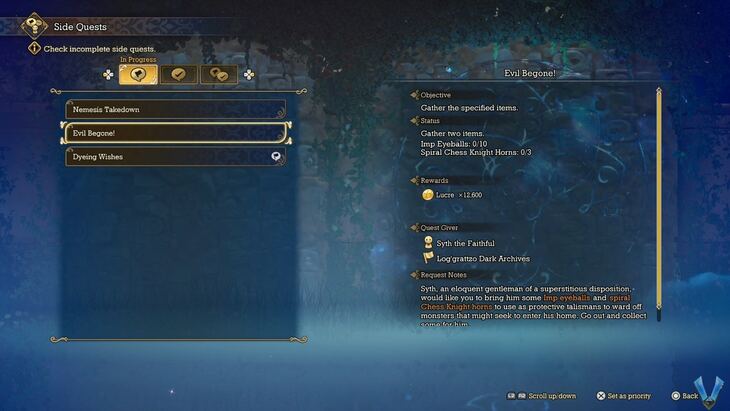Open the all quests tab with double bubbles
730x411 pixels.
point(219,74)
